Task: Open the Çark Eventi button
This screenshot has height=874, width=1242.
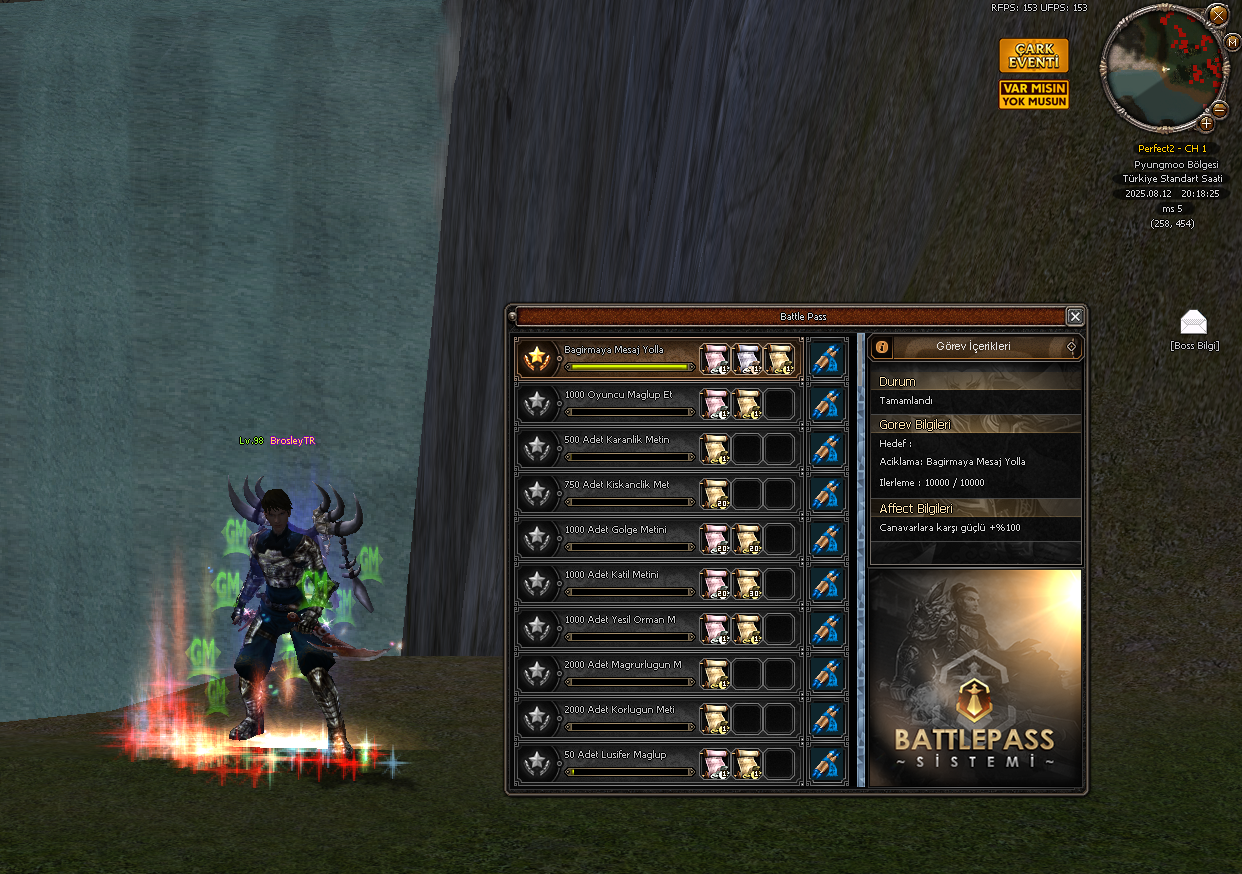Action: (1034, 56)
